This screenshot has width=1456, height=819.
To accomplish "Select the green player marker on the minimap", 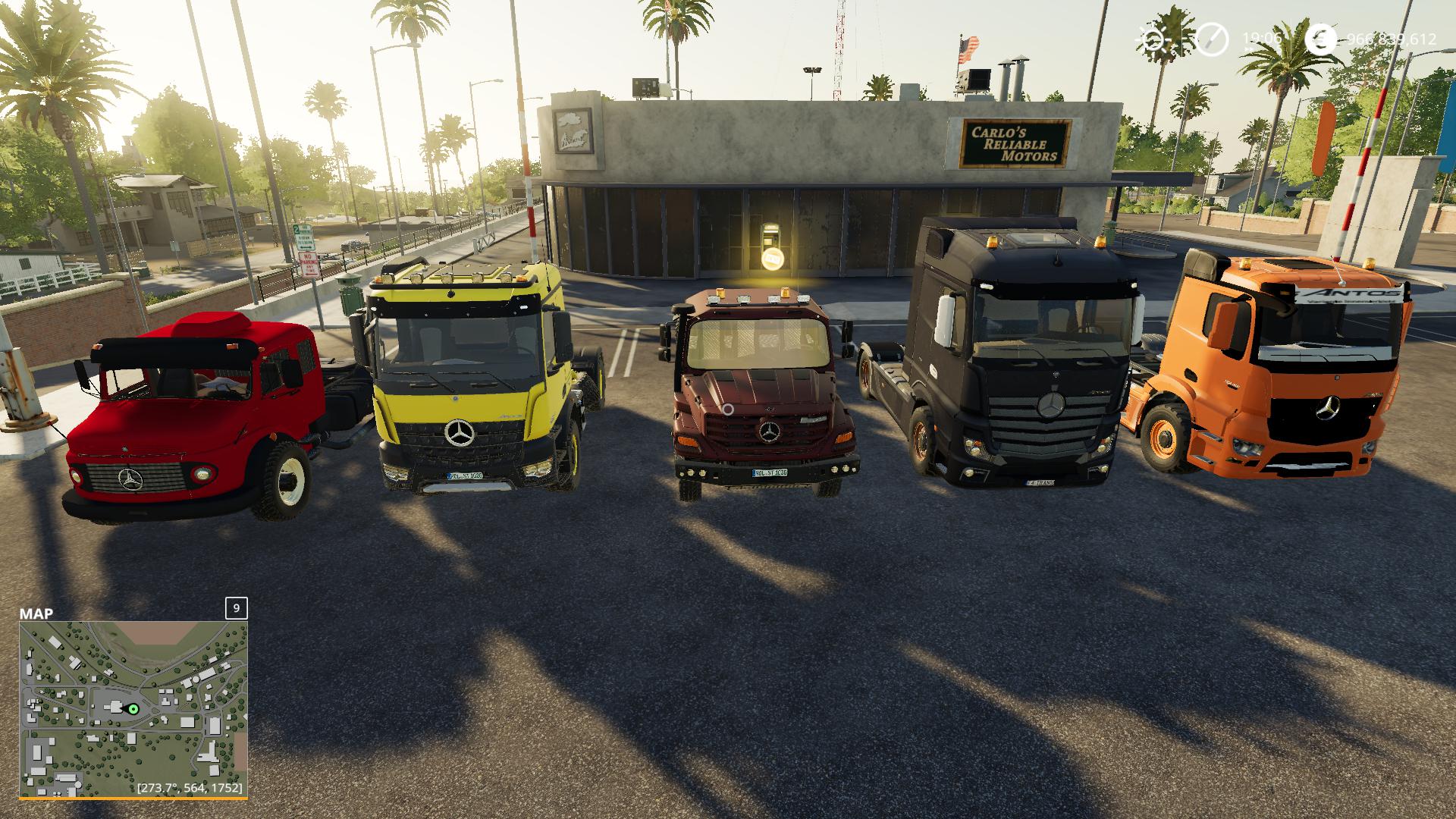I will [133, 709].
